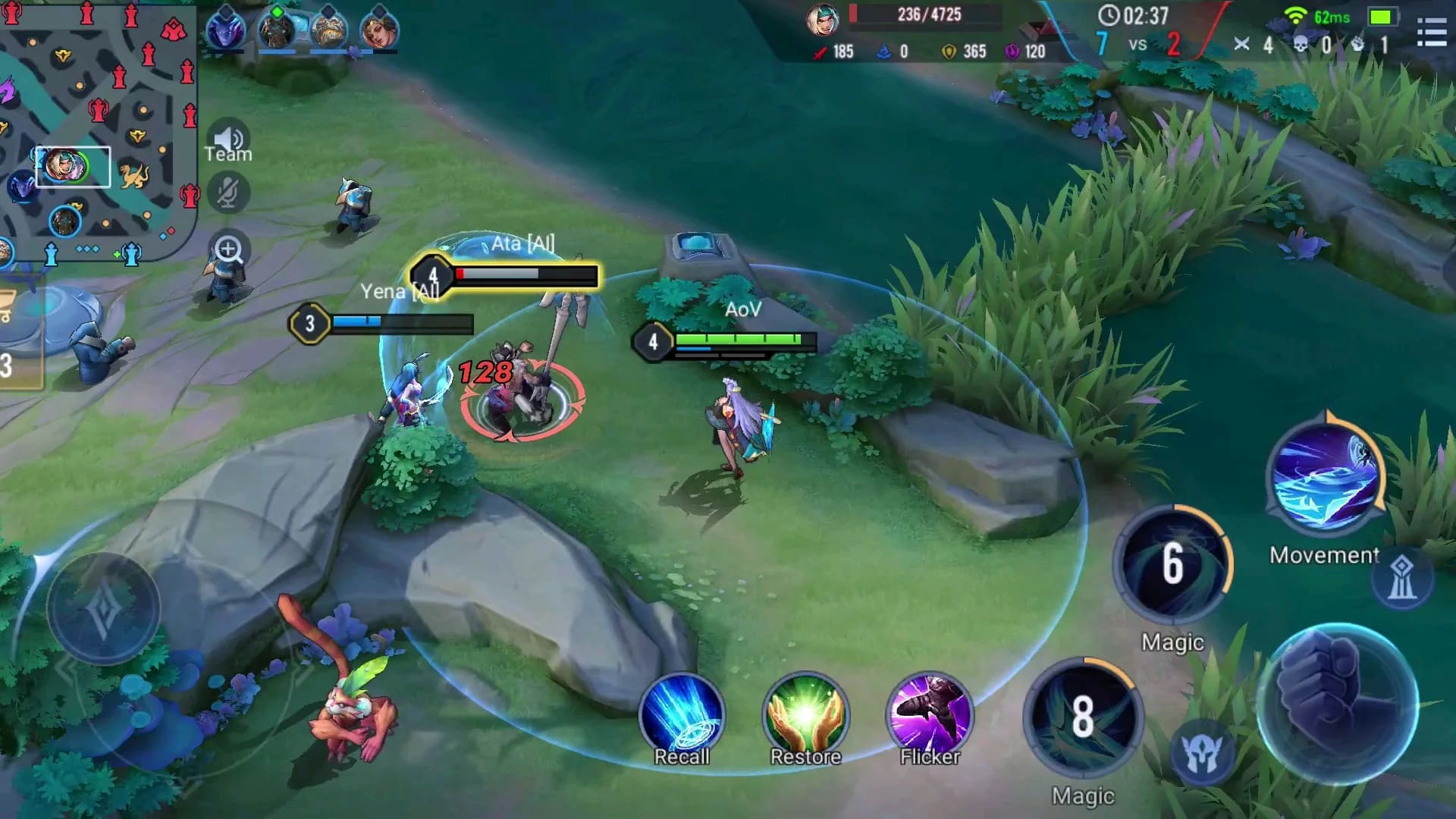Trigger the Movement skill

[1325, 476]
